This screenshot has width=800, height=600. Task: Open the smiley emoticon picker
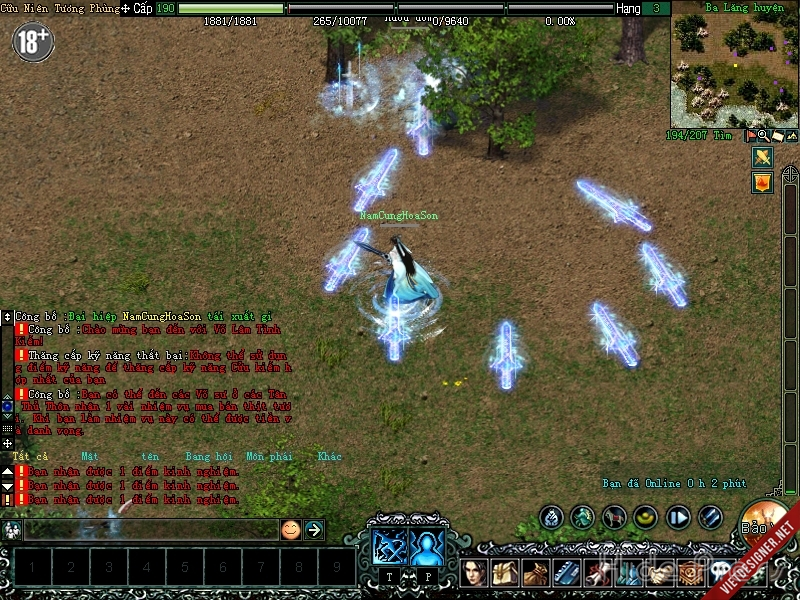(290, 529)
